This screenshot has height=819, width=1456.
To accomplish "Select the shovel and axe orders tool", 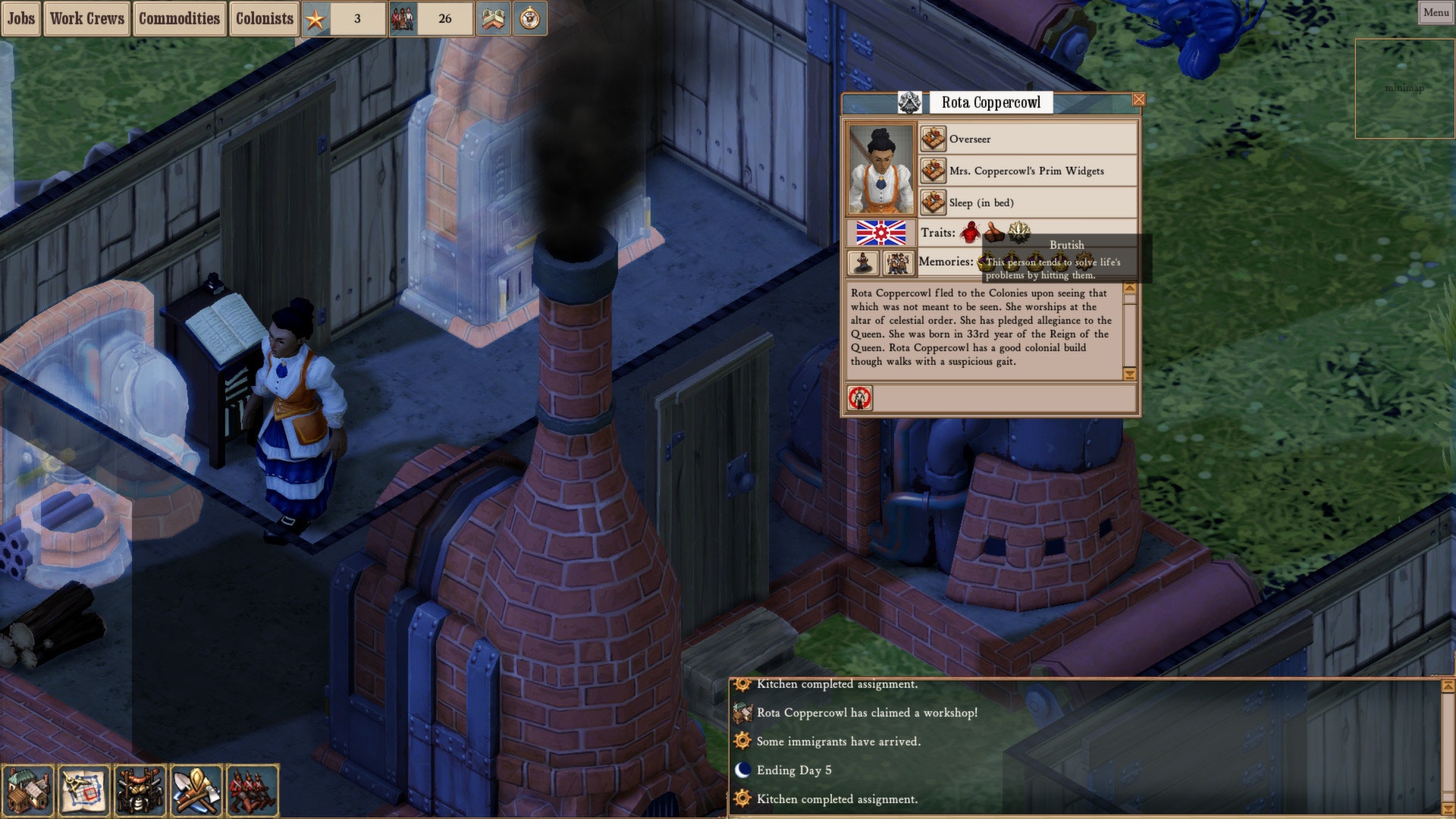I will (196, 790).
